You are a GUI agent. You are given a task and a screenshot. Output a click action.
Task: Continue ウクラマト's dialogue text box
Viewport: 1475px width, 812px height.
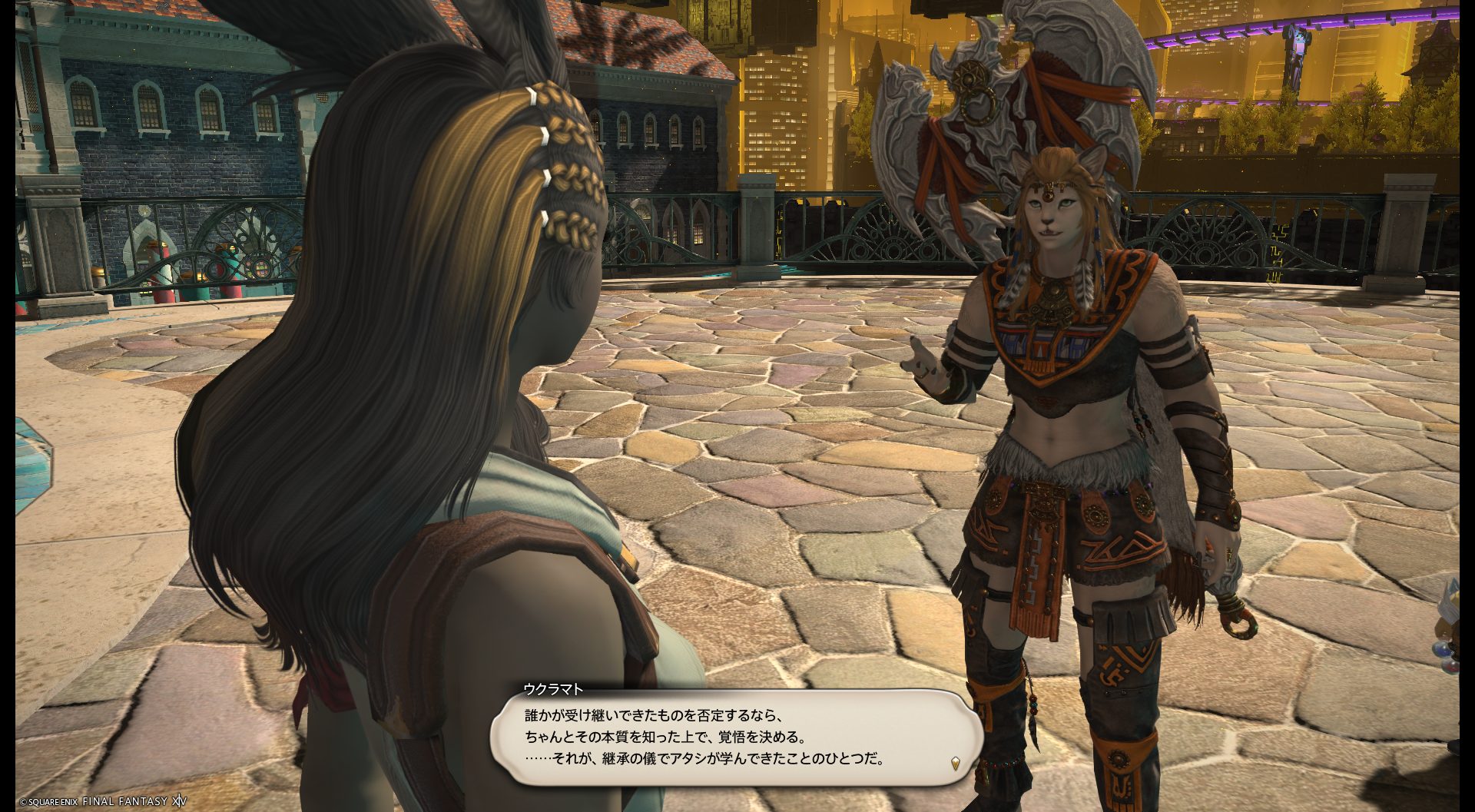pos(737,737)
